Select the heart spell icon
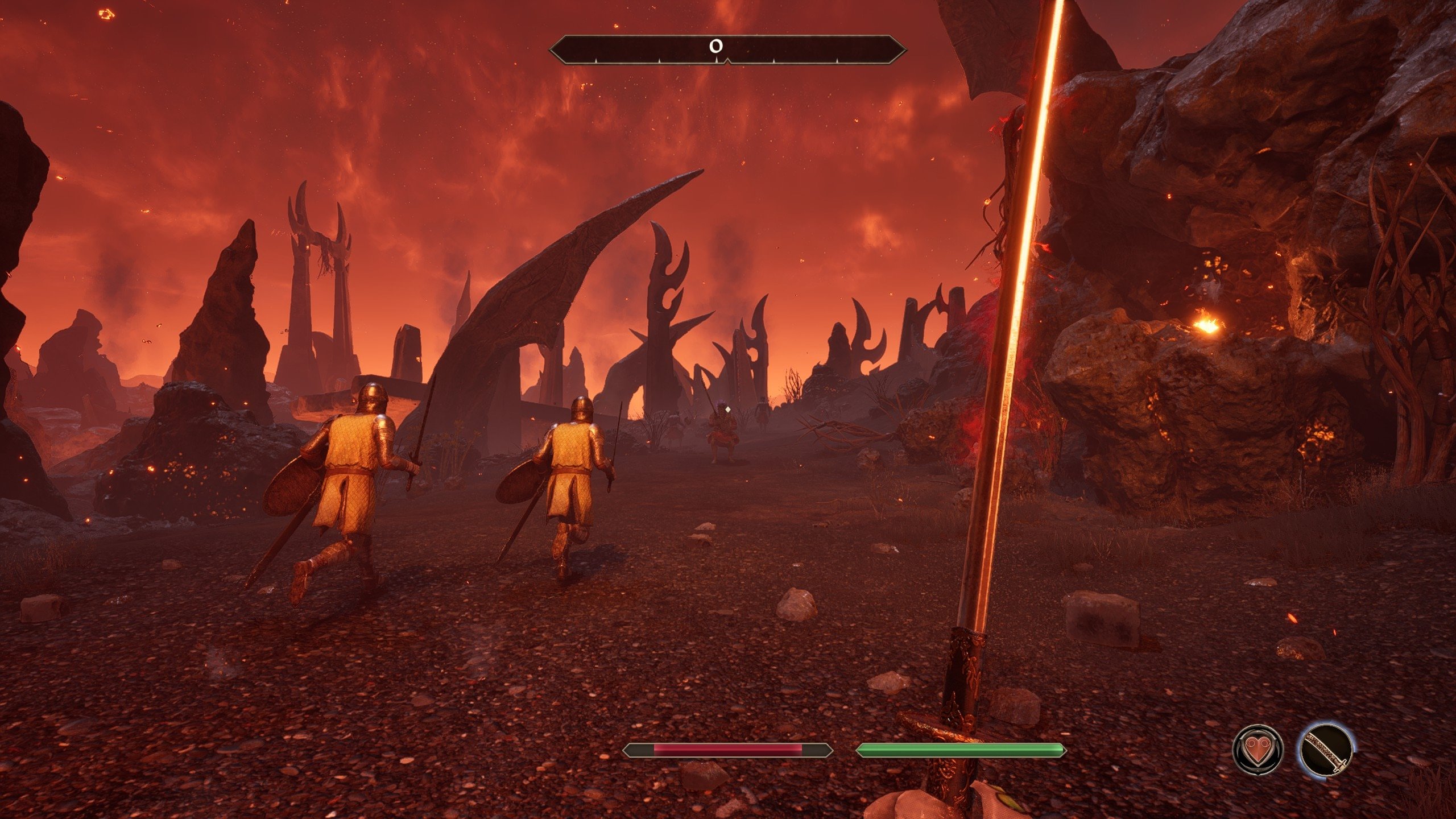The height and width of the screenshot is (819, 1456). pyautogui.click(x=1258, y=749)
